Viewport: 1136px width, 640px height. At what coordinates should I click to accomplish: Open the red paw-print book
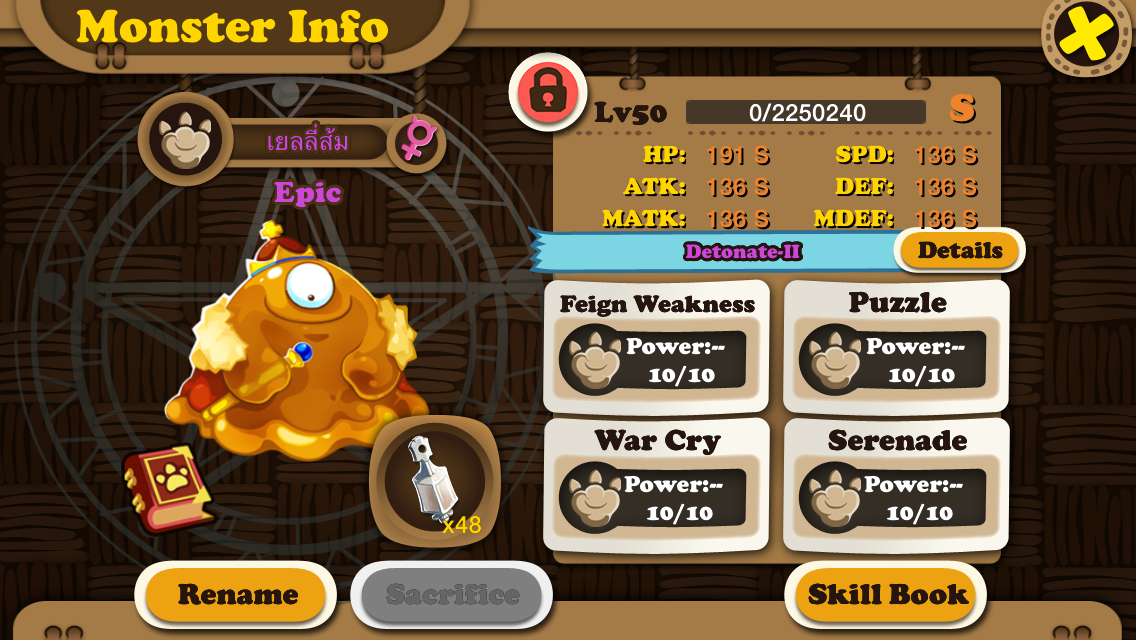(166, 487)
